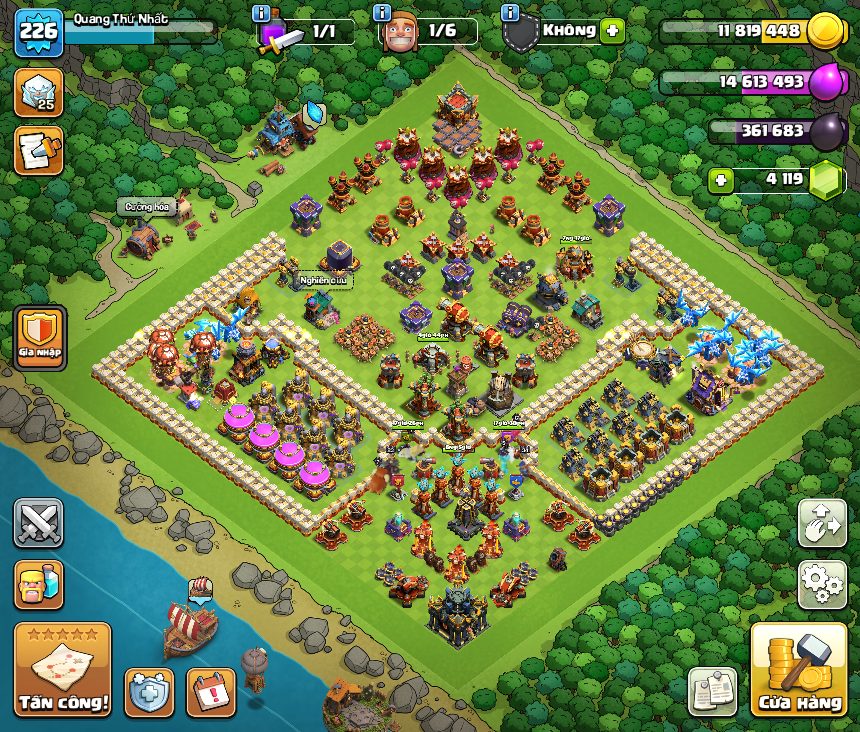Open the pinned papers notes button
This screenshot has height=732, width=860.
pyautogui.click(x=712, y=691)
